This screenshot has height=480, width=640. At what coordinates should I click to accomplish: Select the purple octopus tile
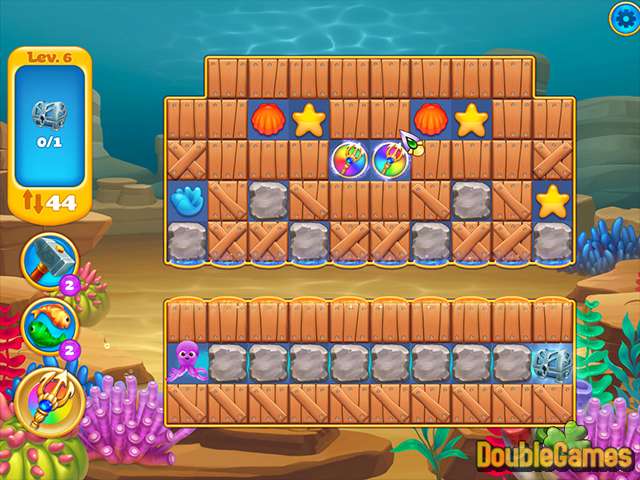(x=186, y=360)
